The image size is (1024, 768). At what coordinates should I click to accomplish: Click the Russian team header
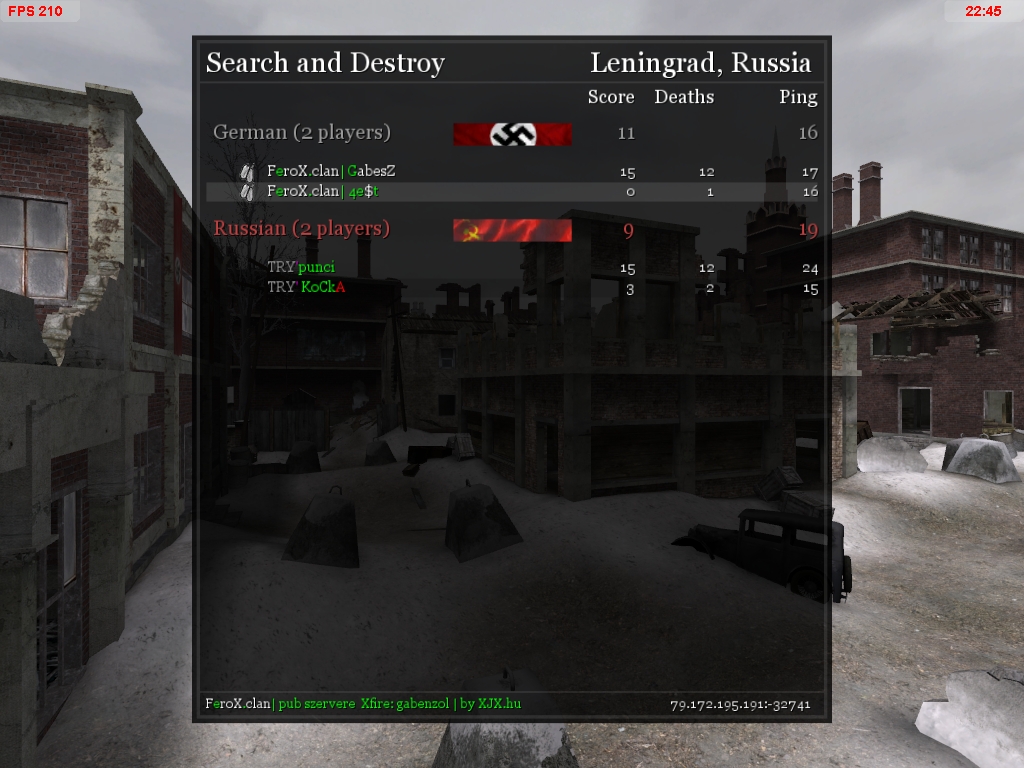click(302, 229)
